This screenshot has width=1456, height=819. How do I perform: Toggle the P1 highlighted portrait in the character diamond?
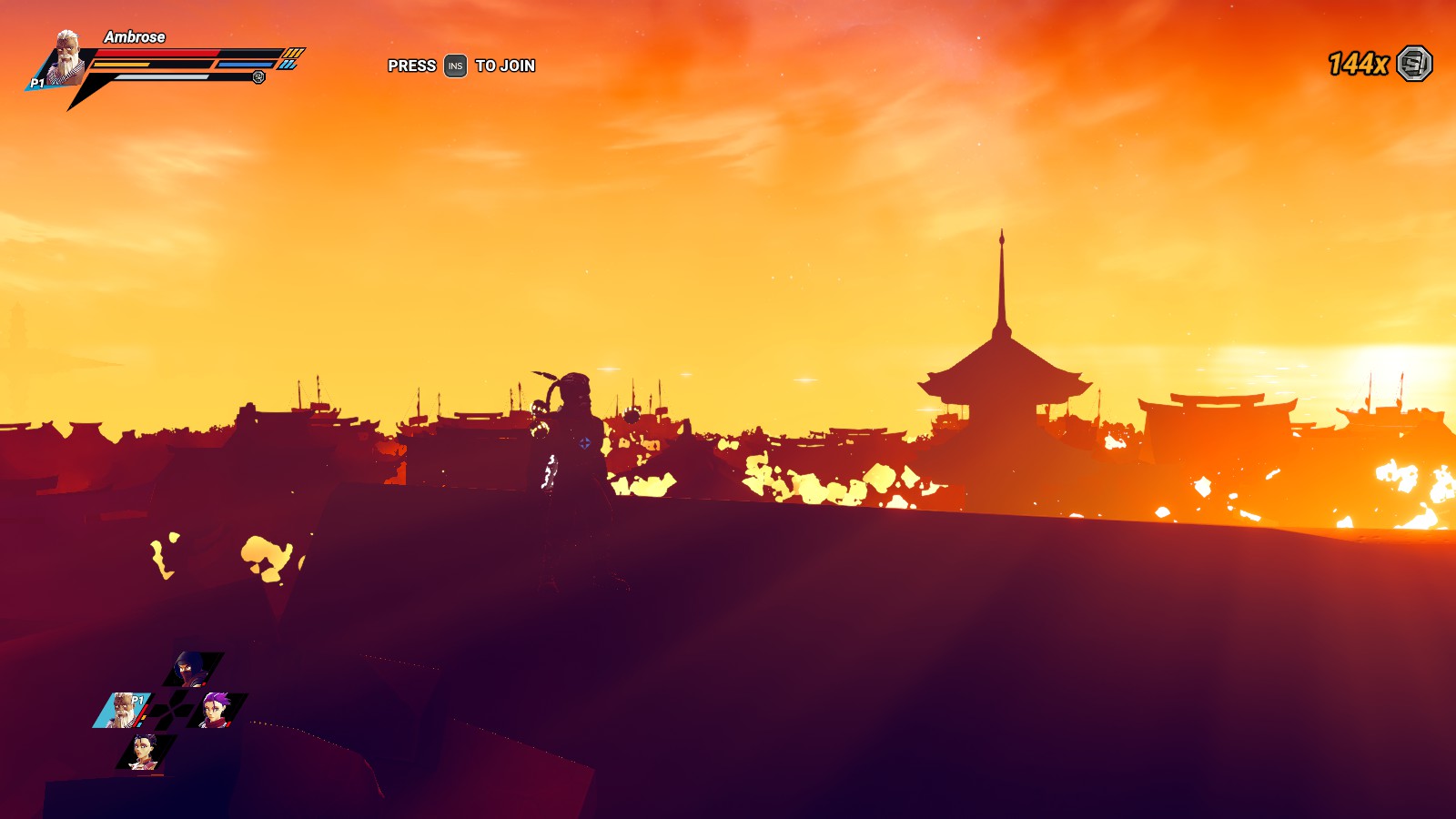(122, 711)
